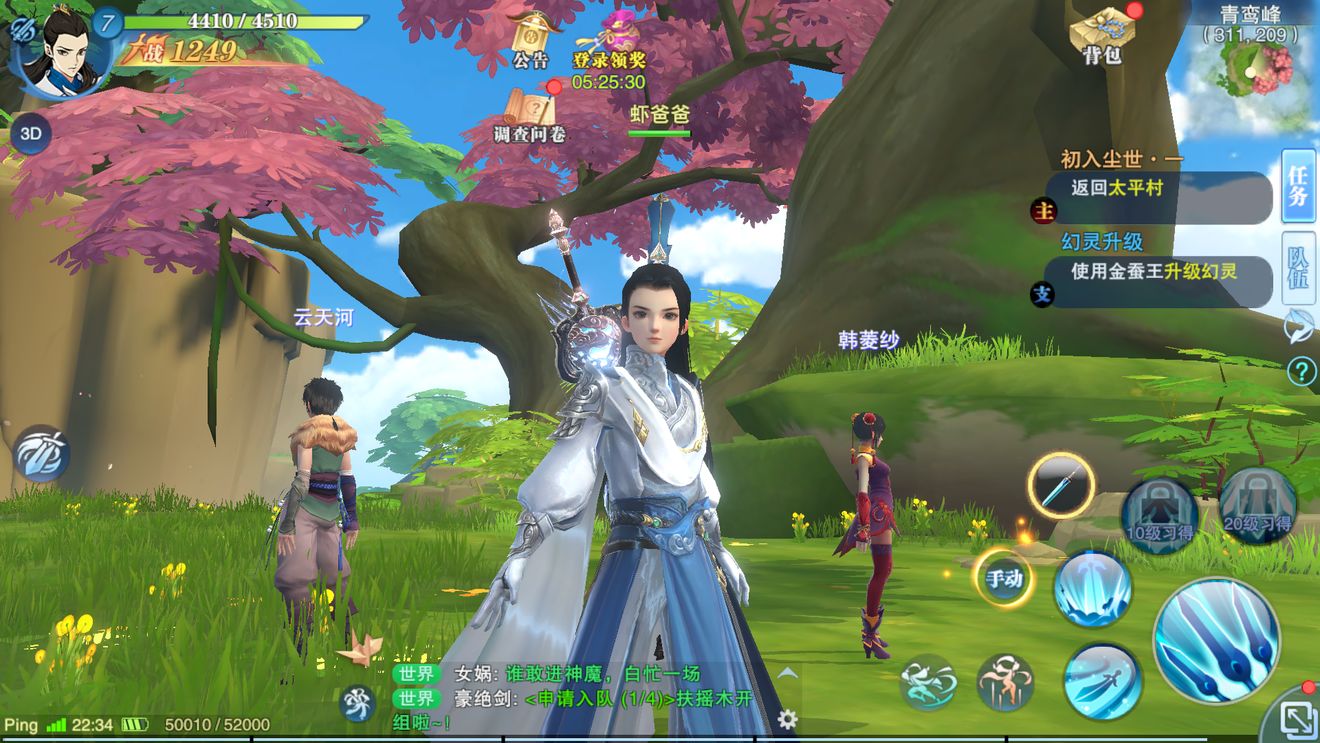Image resolution: width=1320 pixels, height=743 pixels.
Task: Open the chat settings gear
Action: (x=788, y=719)
